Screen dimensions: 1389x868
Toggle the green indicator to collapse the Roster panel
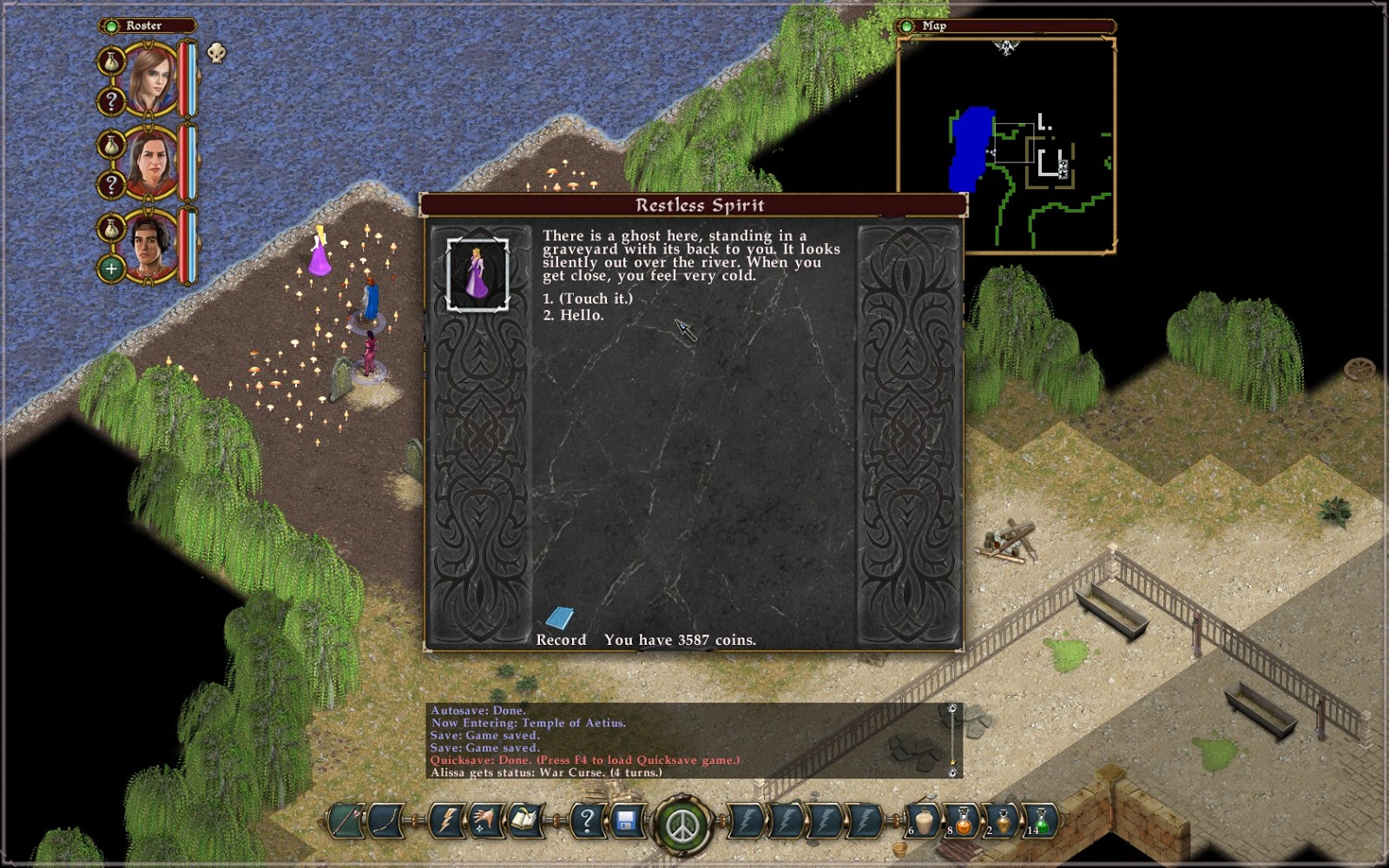coord(112,25)
